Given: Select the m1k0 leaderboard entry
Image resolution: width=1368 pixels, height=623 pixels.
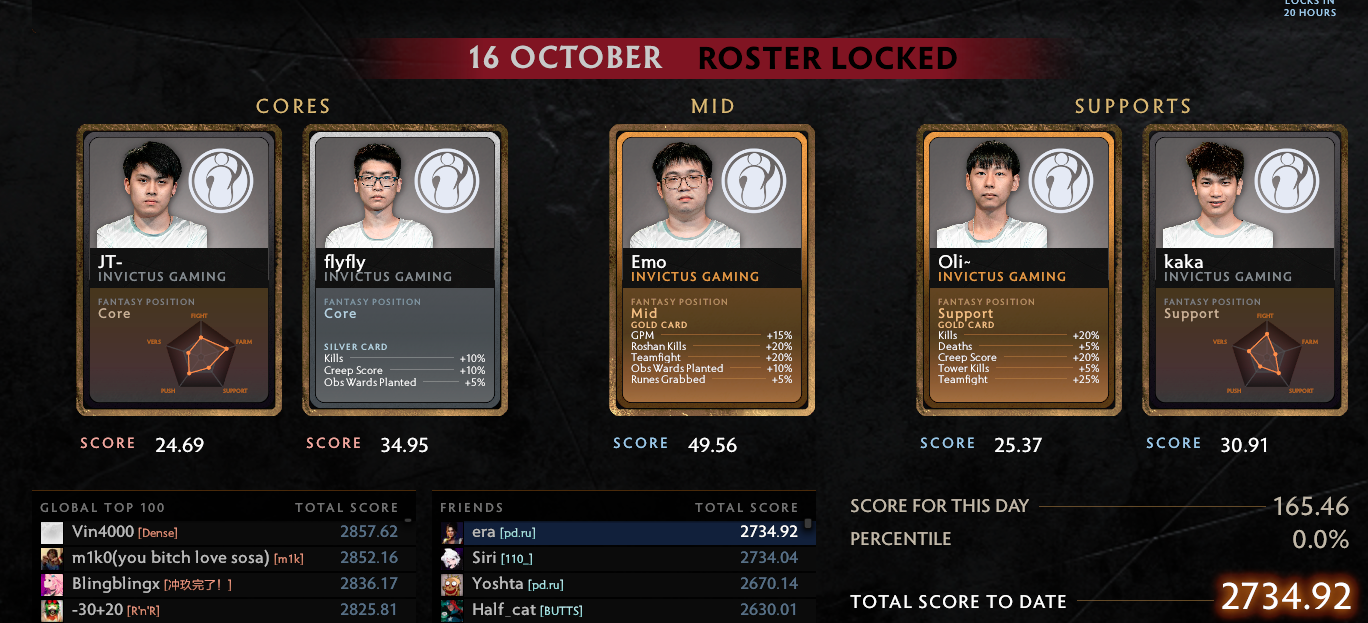Looking at the screenshot, I should coord(220,558).
